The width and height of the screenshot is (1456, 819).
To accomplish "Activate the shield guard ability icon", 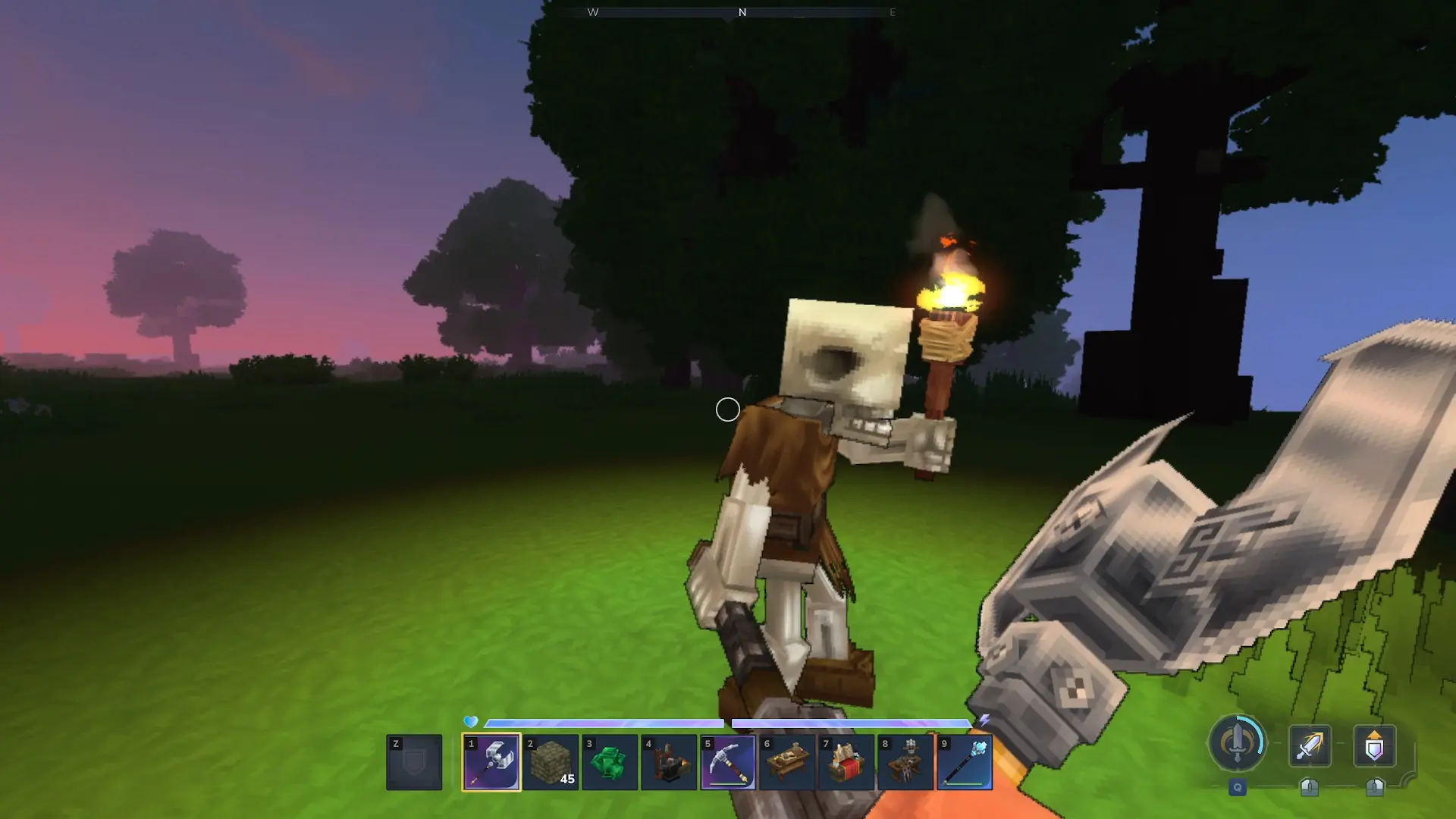I will 1374,745.
